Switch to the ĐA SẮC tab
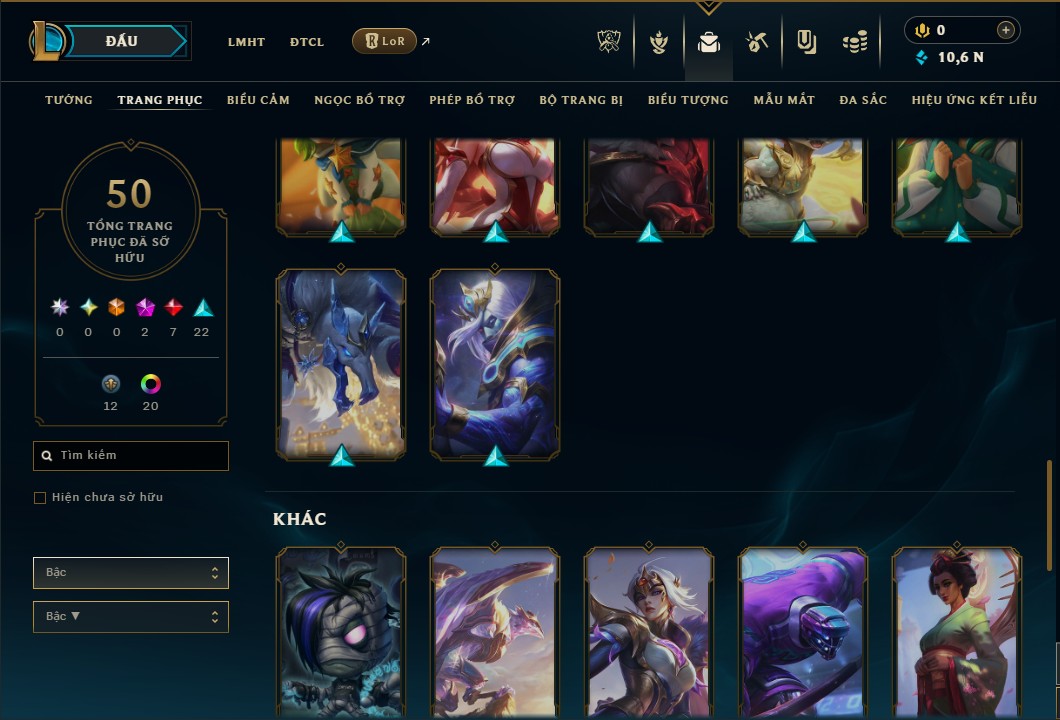 (863, 100)
